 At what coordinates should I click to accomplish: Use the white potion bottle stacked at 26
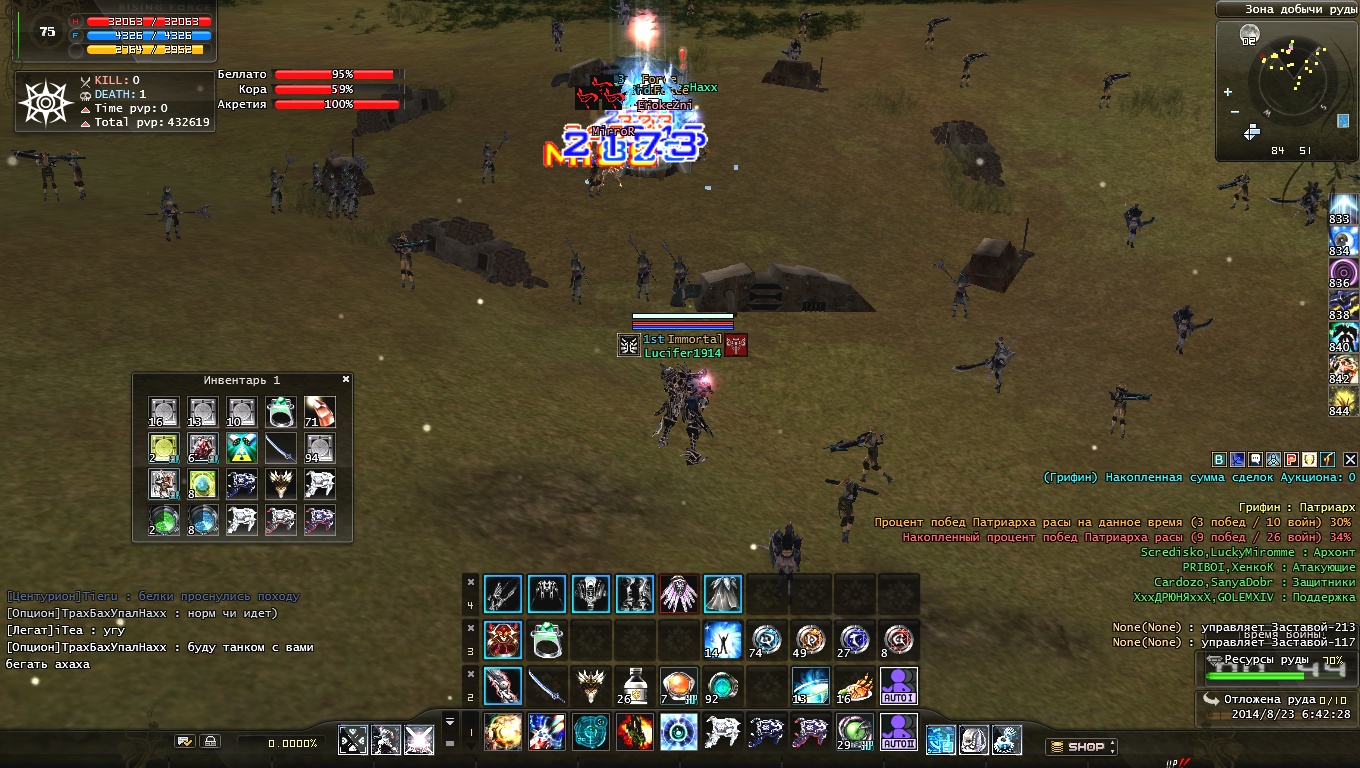click(633, 686)
